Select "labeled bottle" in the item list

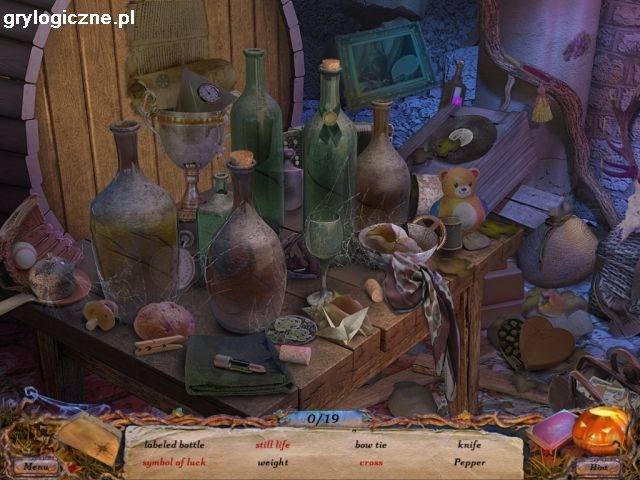(173, 443)
